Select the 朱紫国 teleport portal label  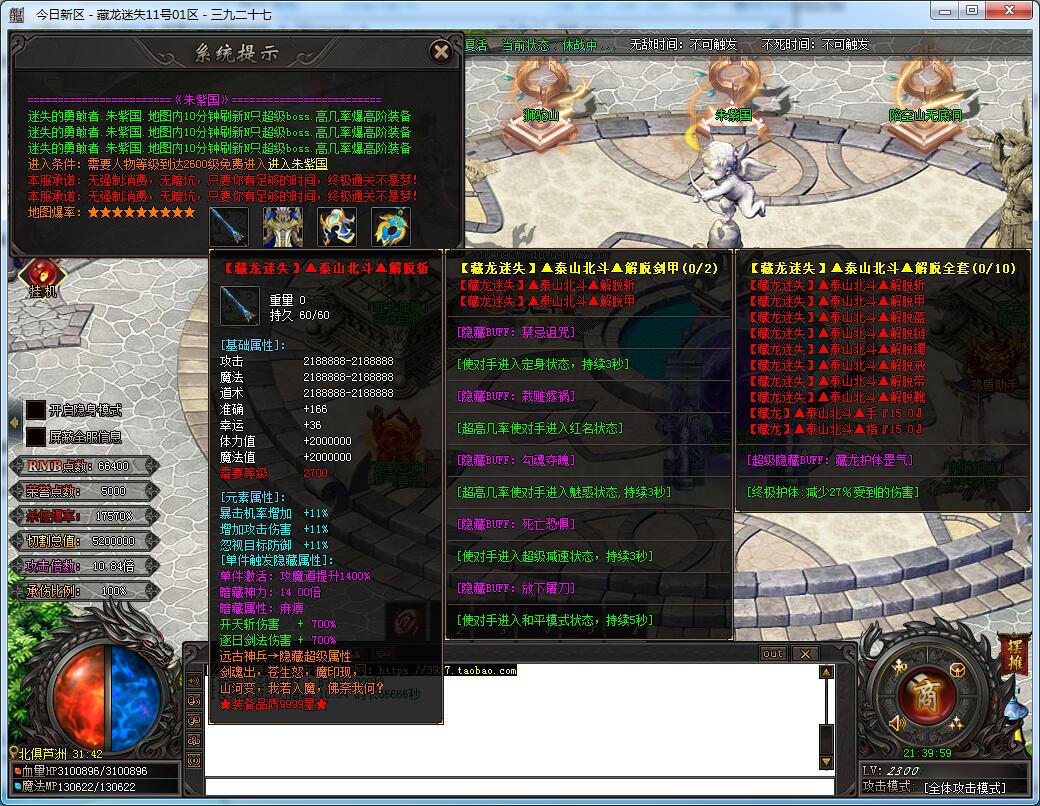click(733, 115)
